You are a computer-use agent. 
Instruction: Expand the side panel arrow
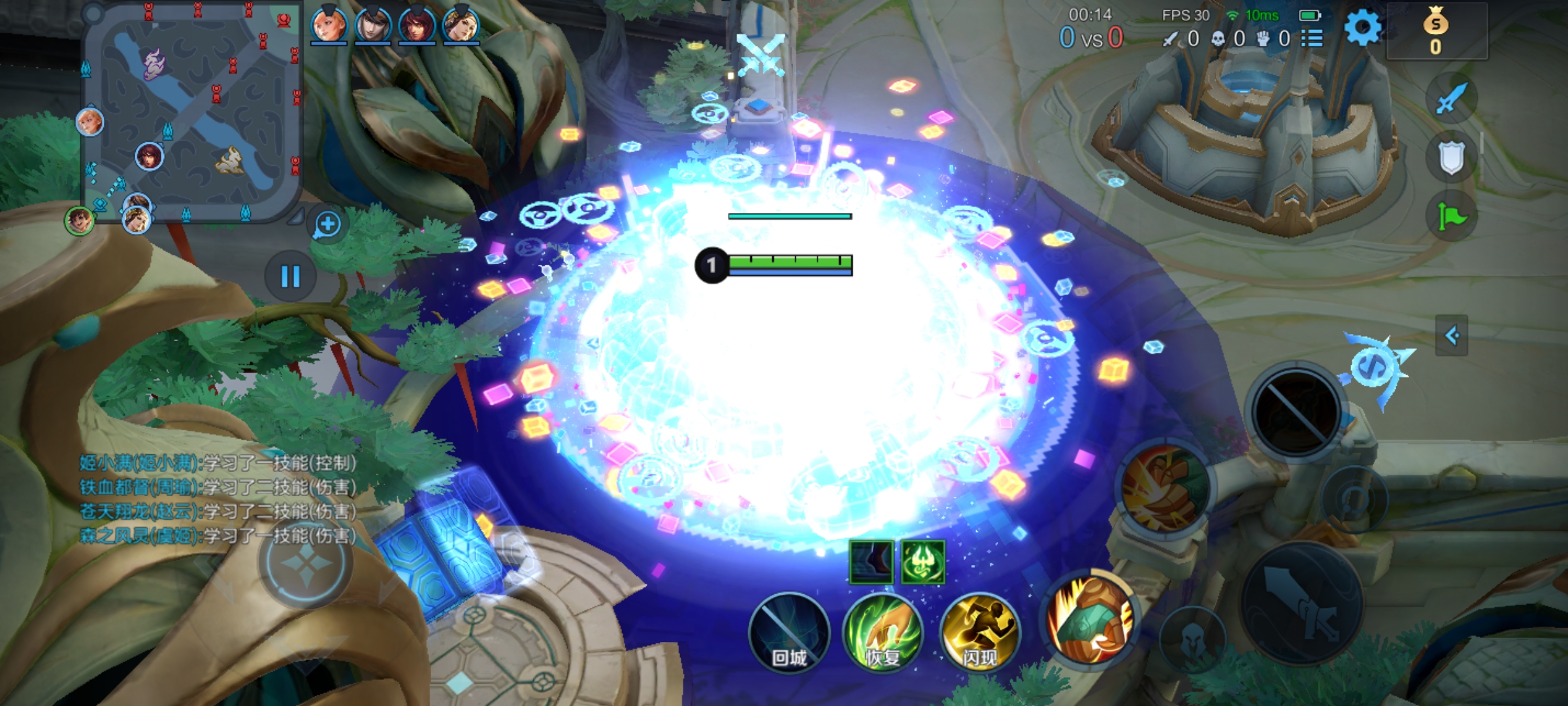pyautogui.click(x=1451, y=336)
